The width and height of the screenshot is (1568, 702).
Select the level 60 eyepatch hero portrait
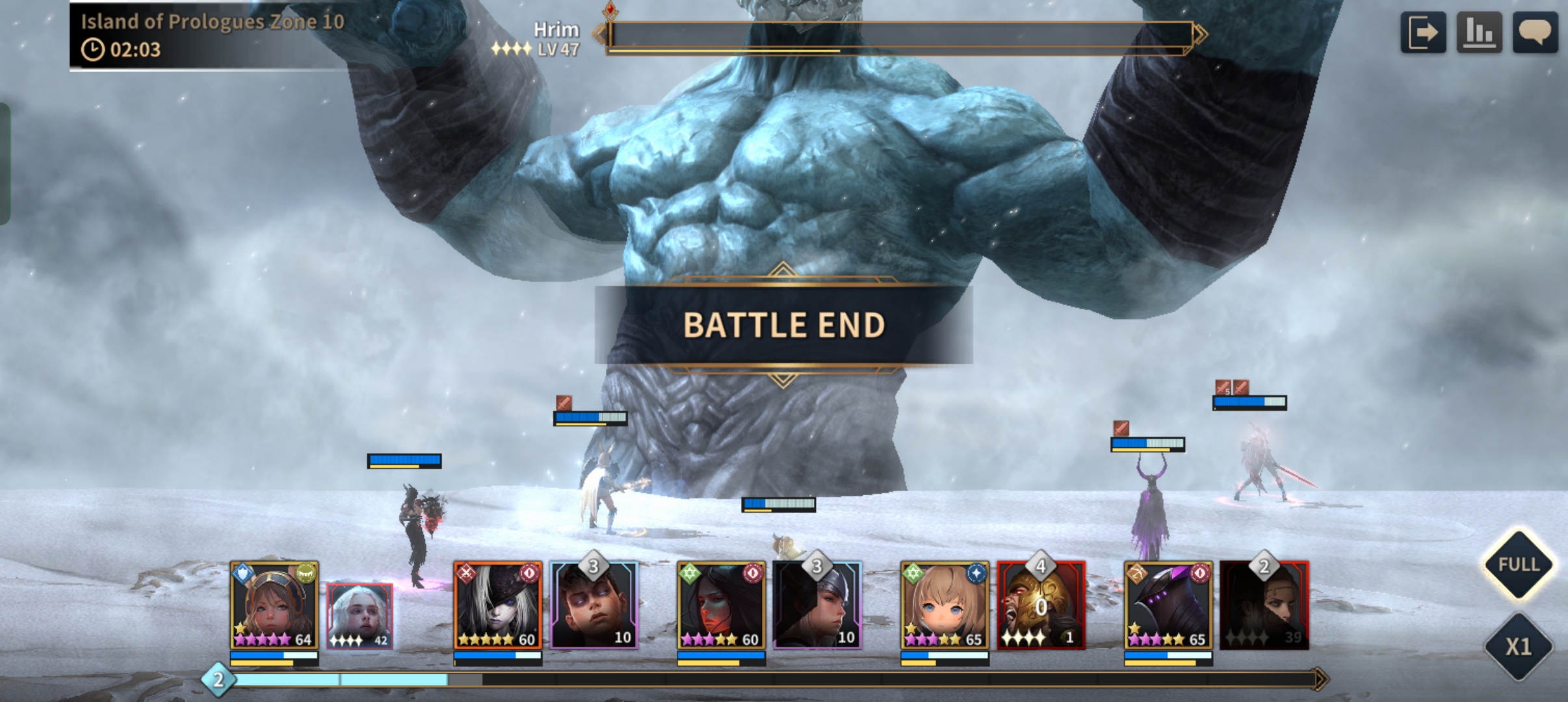(x=497, y=606)
